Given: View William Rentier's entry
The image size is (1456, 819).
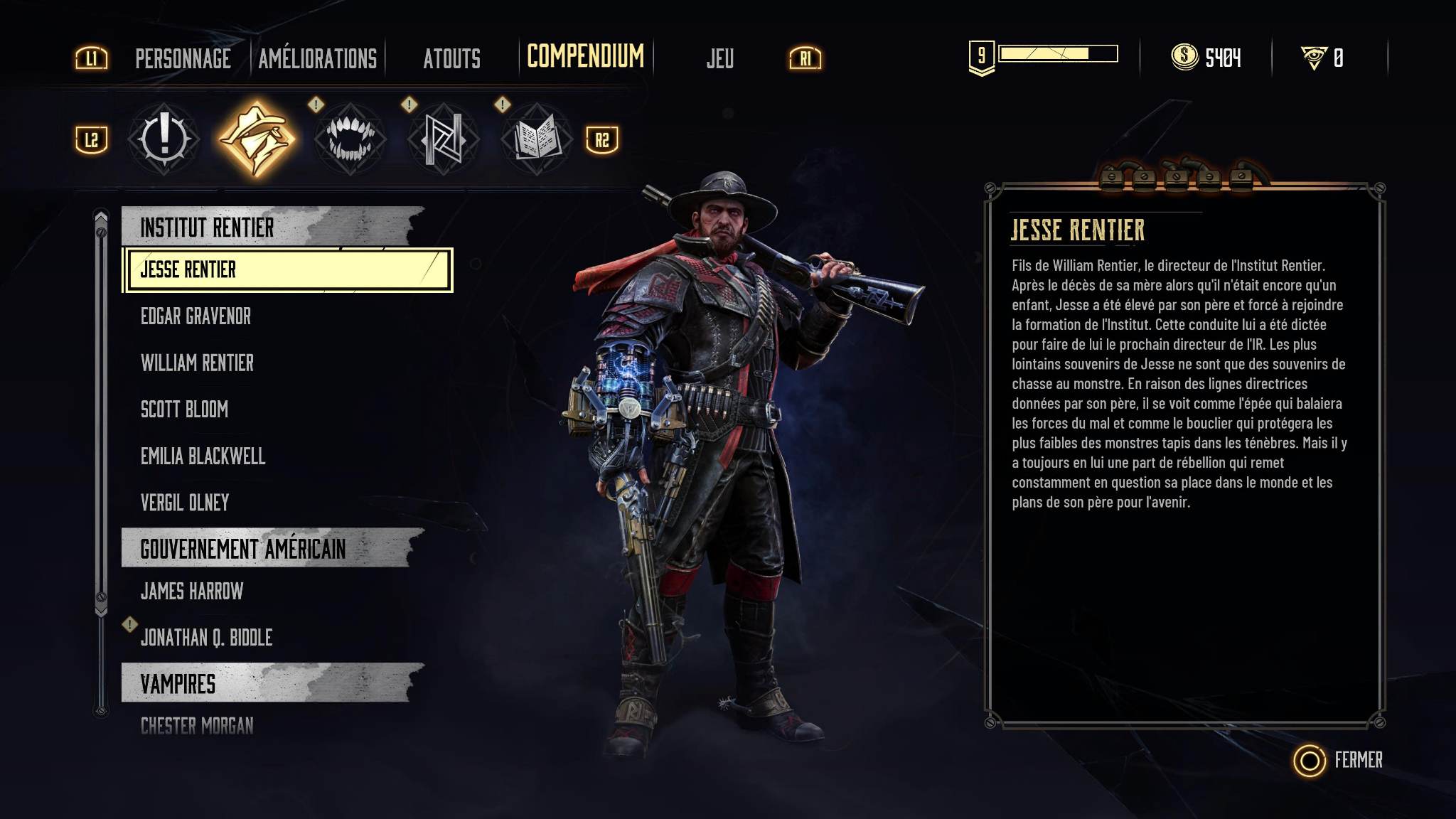Looking at the screenshot, I should pyautogui.click(x=197, y=363).
